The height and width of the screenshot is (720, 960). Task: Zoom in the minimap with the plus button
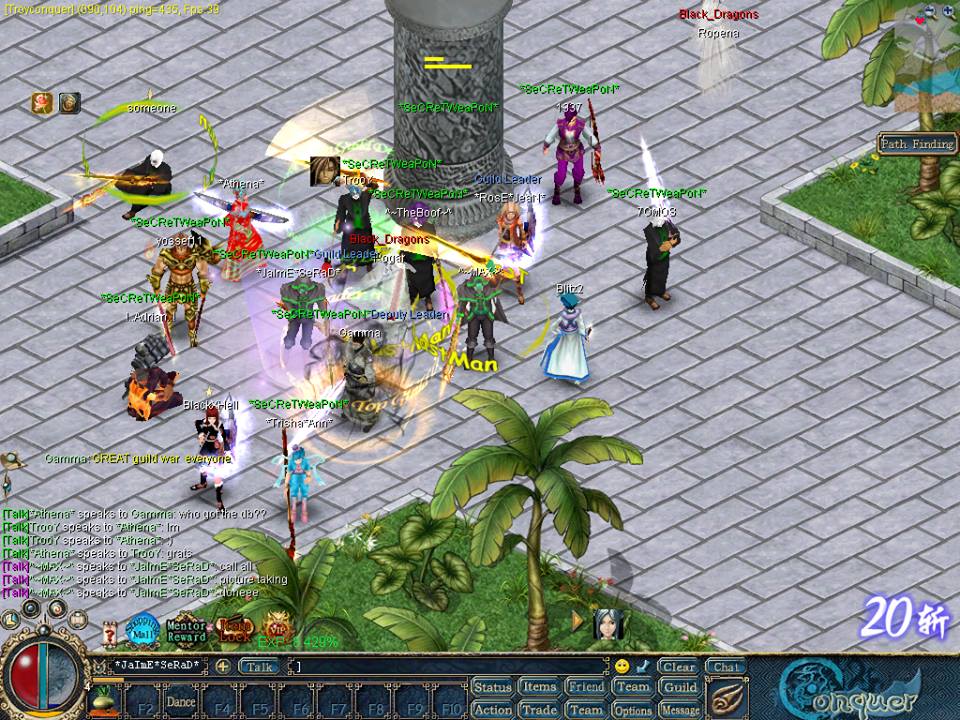[947, 11]
